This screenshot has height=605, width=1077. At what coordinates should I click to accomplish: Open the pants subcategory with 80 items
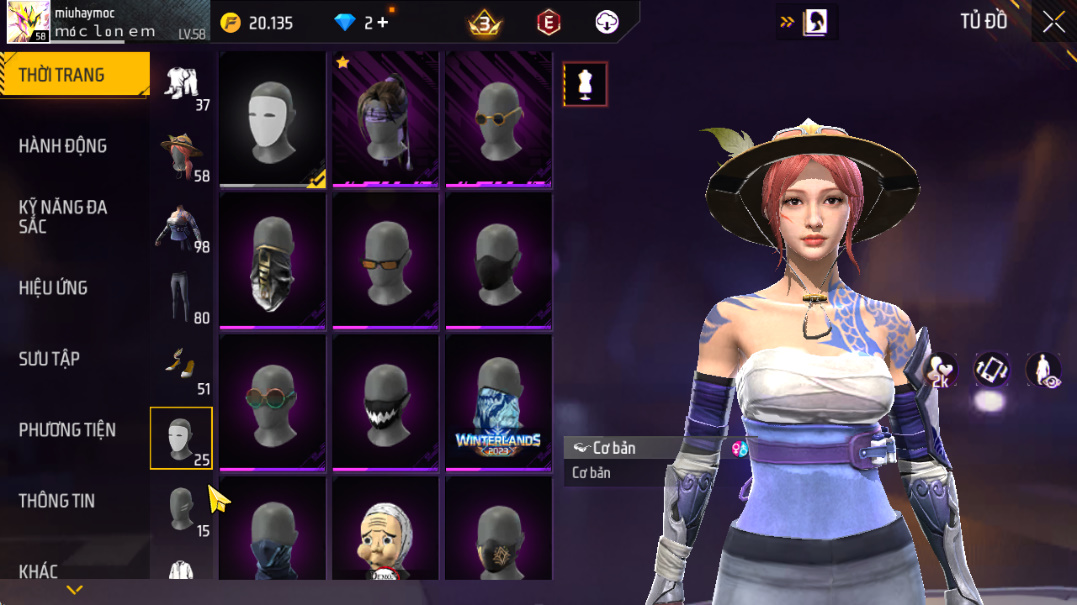tap(182, 298)
